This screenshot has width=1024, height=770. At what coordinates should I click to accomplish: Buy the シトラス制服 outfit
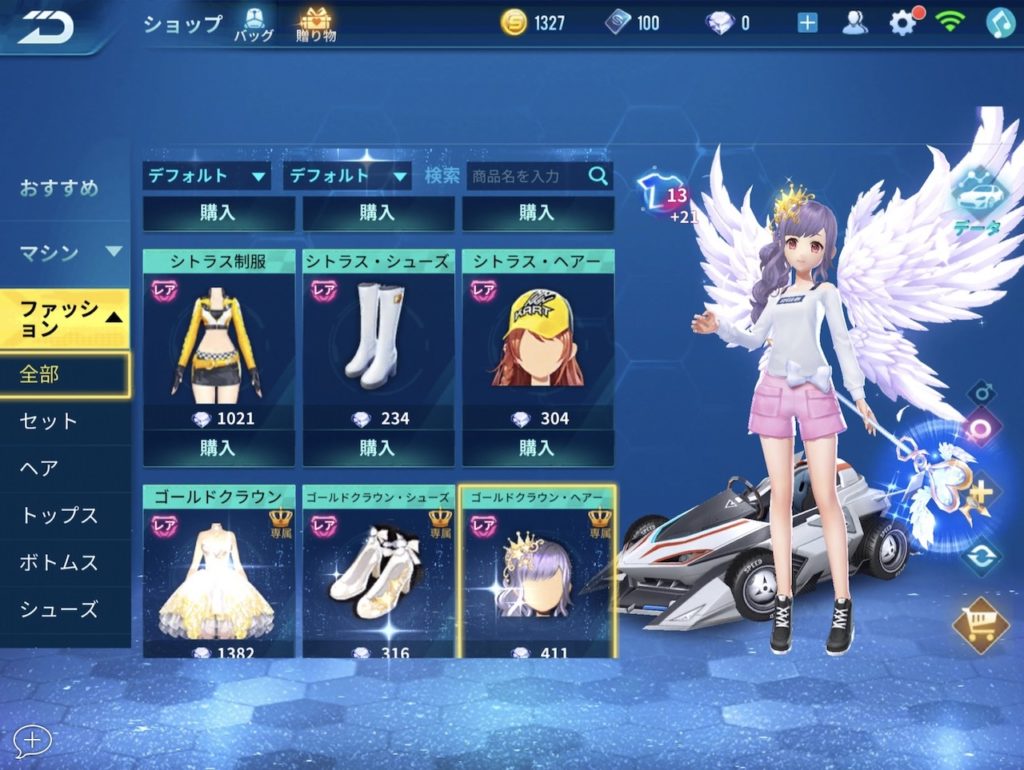(x=218, y=448)
